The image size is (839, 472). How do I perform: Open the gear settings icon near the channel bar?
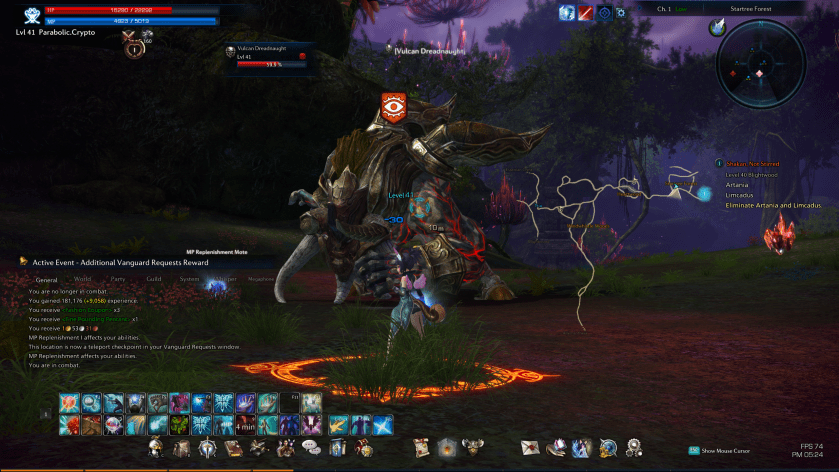(622, 13)
